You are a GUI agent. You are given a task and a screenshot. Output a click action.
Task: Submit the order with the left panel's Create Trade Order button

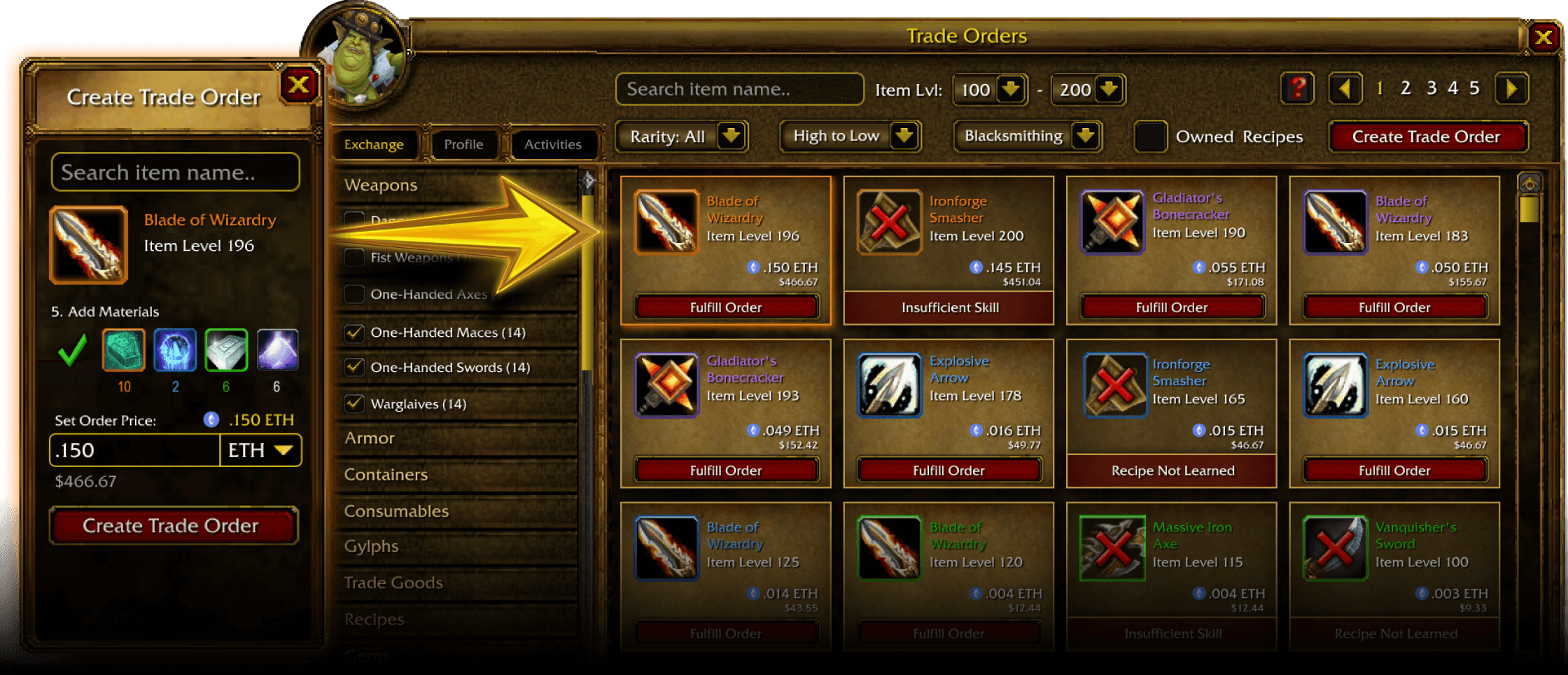pos(171,526)
